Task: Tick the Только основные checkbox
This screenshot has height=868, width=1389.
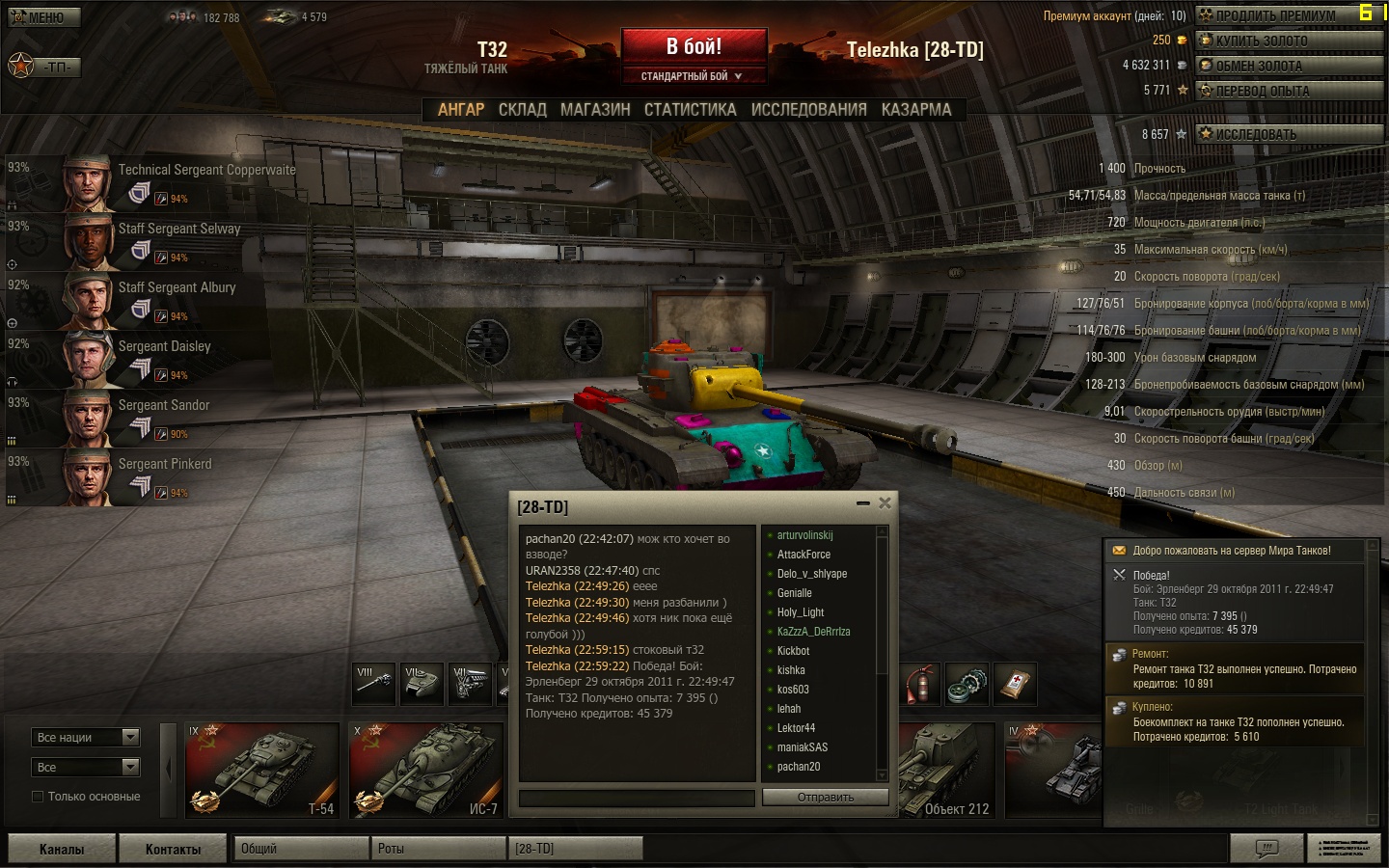Action: (x=38, y=797)
